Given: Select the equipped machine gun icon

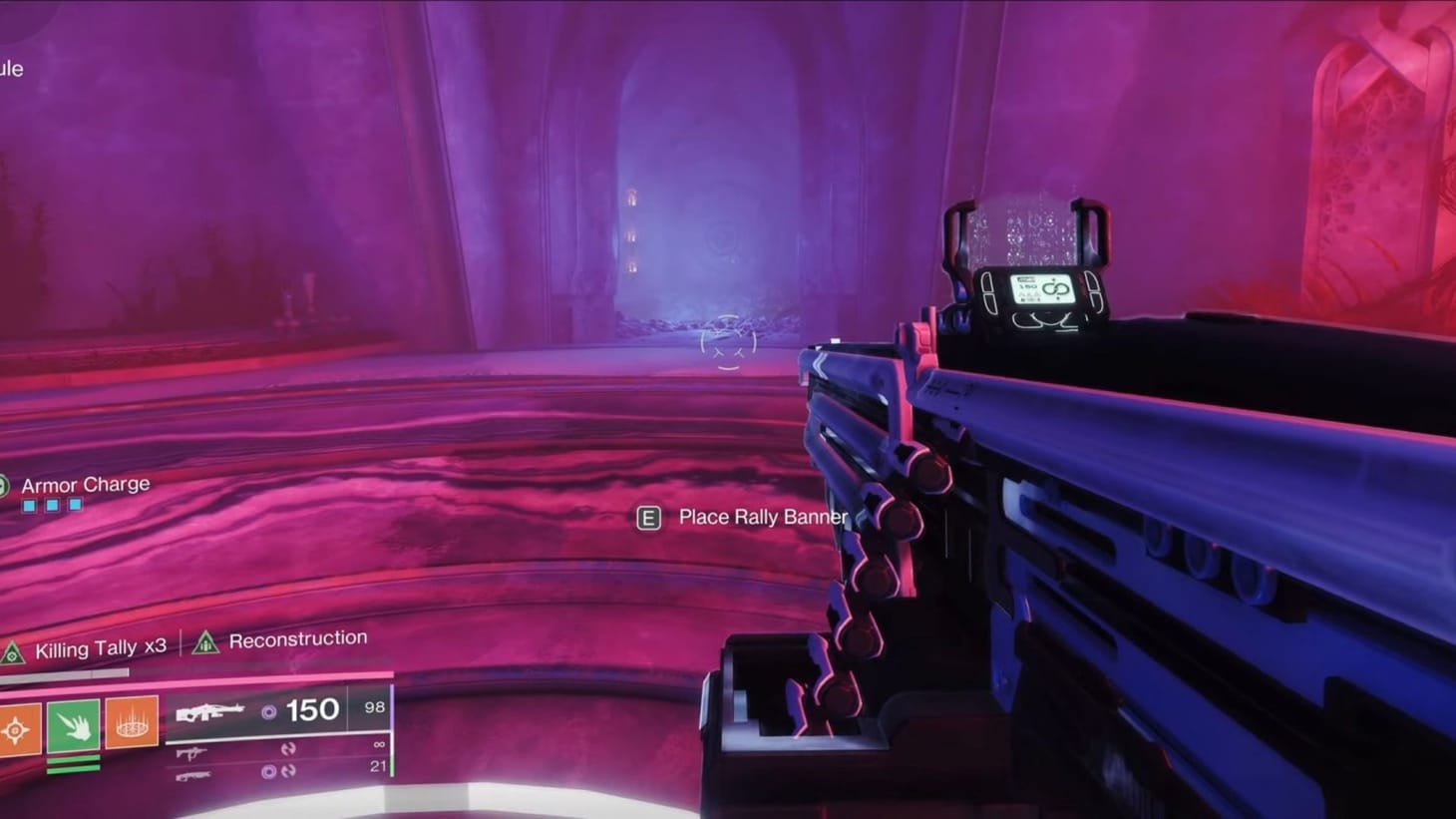Looking at the screenshot, I should (x=209, y=710).
